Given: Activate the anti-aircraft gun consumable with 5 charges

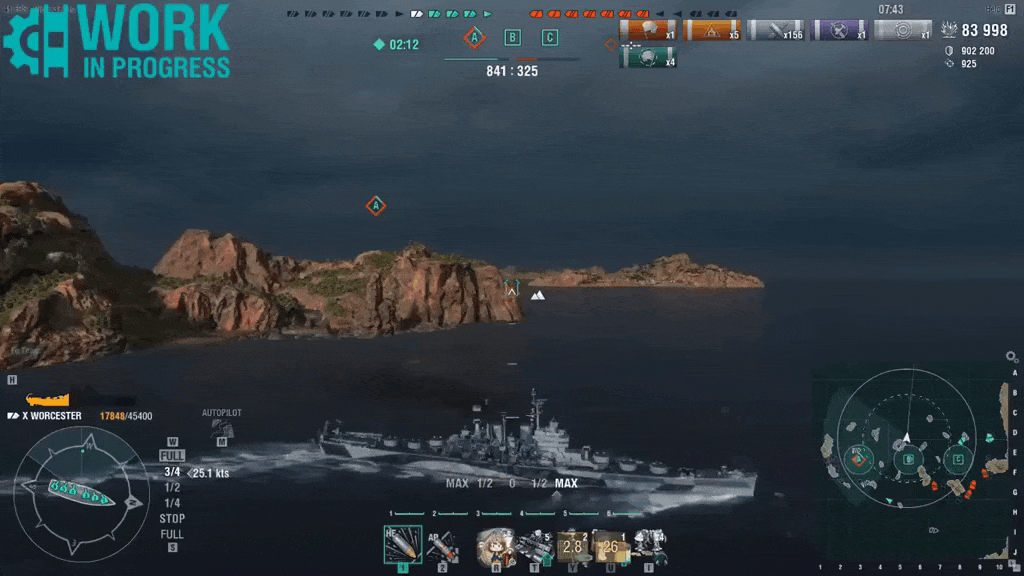Looking at the screenshot, I should point(534,545).
